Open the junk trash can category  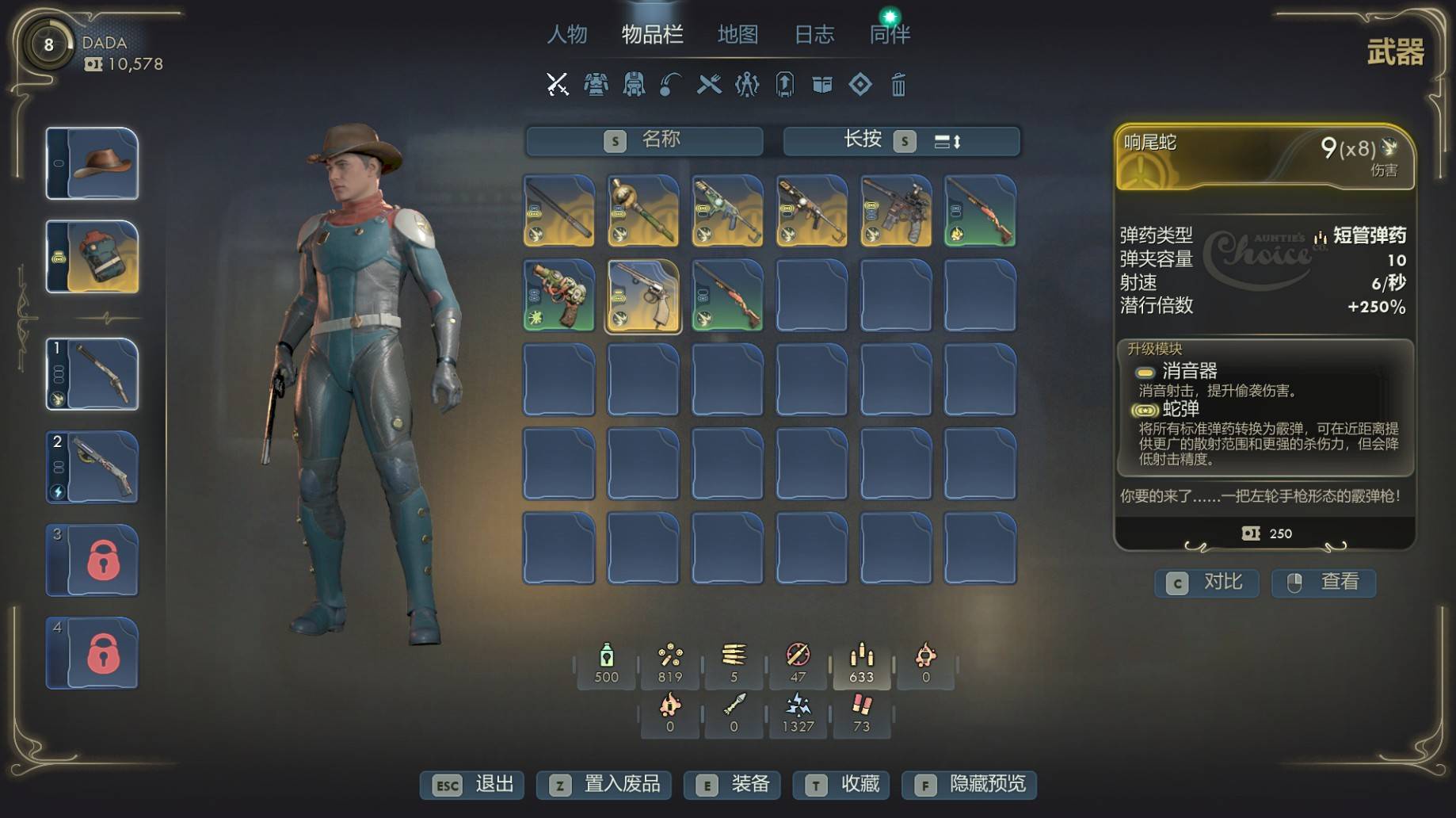898,84
